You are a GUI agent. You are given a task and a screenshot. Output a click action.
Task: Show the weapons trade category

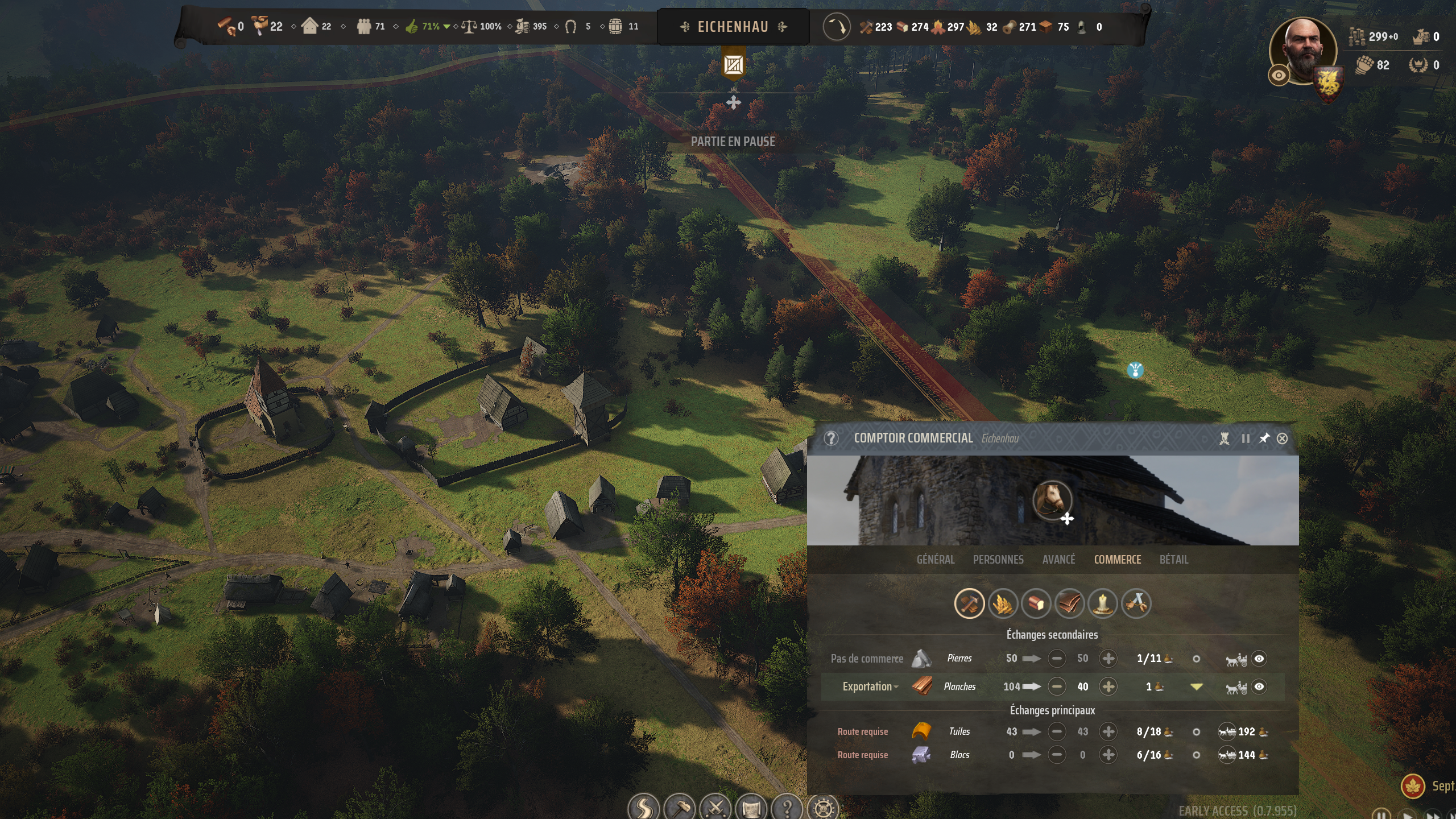(x=1136, y=603)
